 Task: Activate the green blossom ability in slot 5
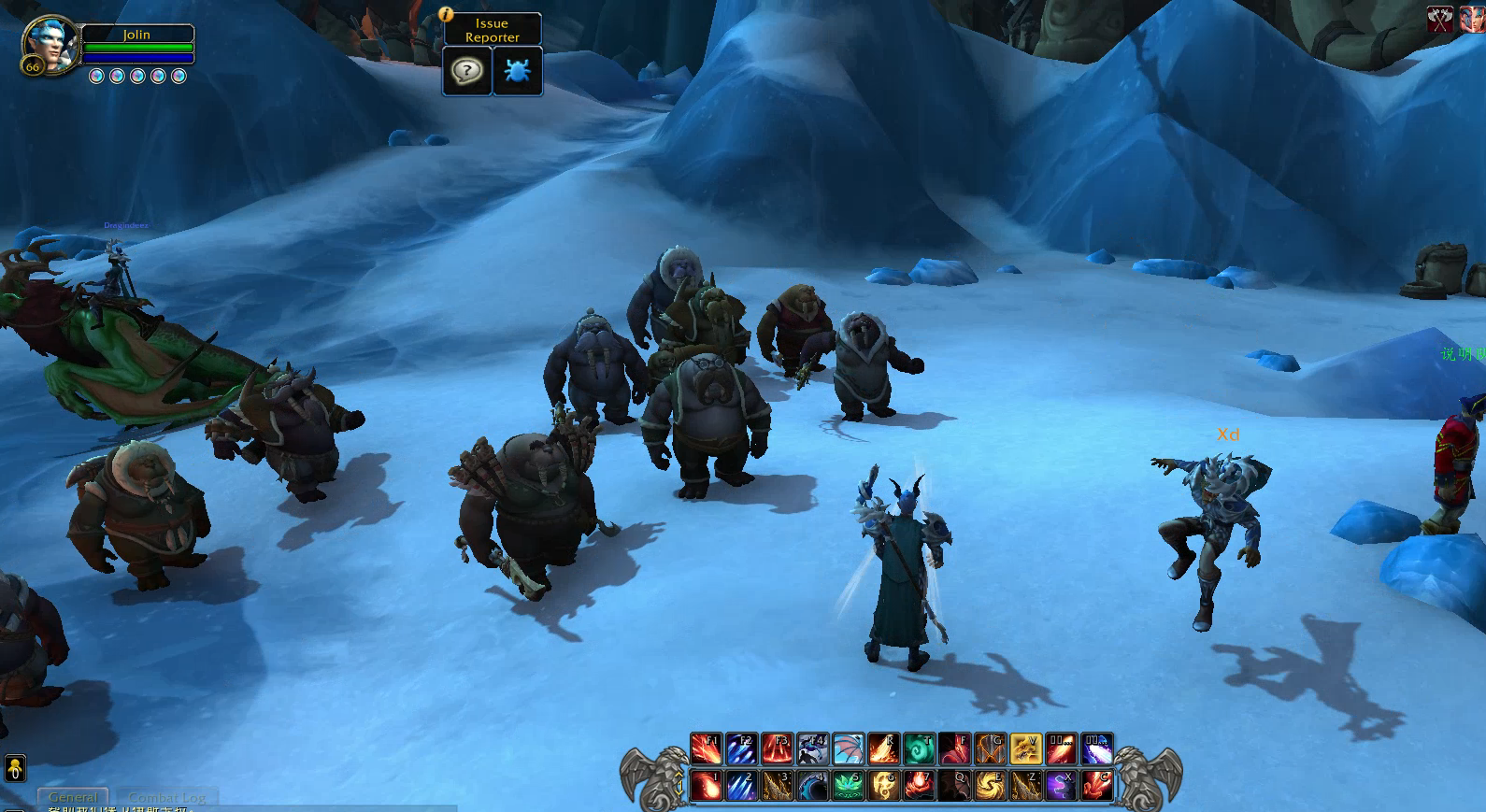coord(848,785)
